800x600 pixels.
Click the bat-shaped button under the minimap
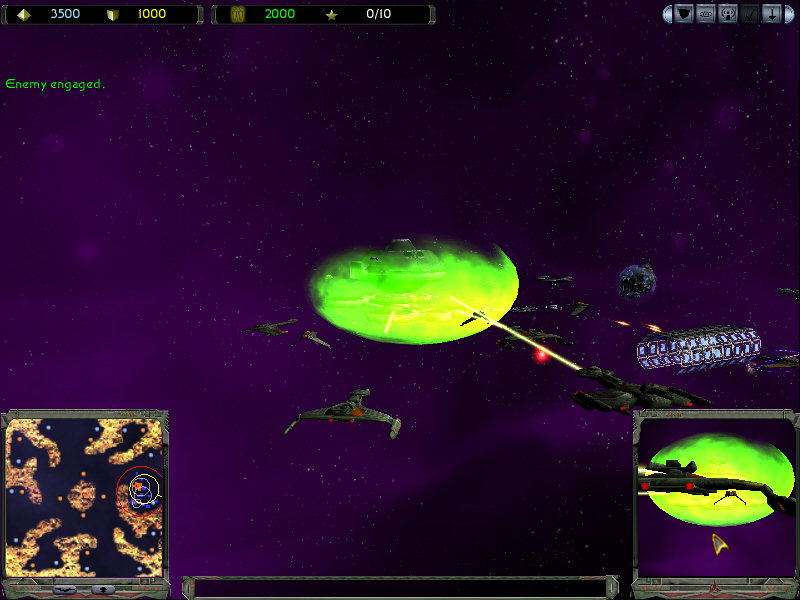point(66,588)
